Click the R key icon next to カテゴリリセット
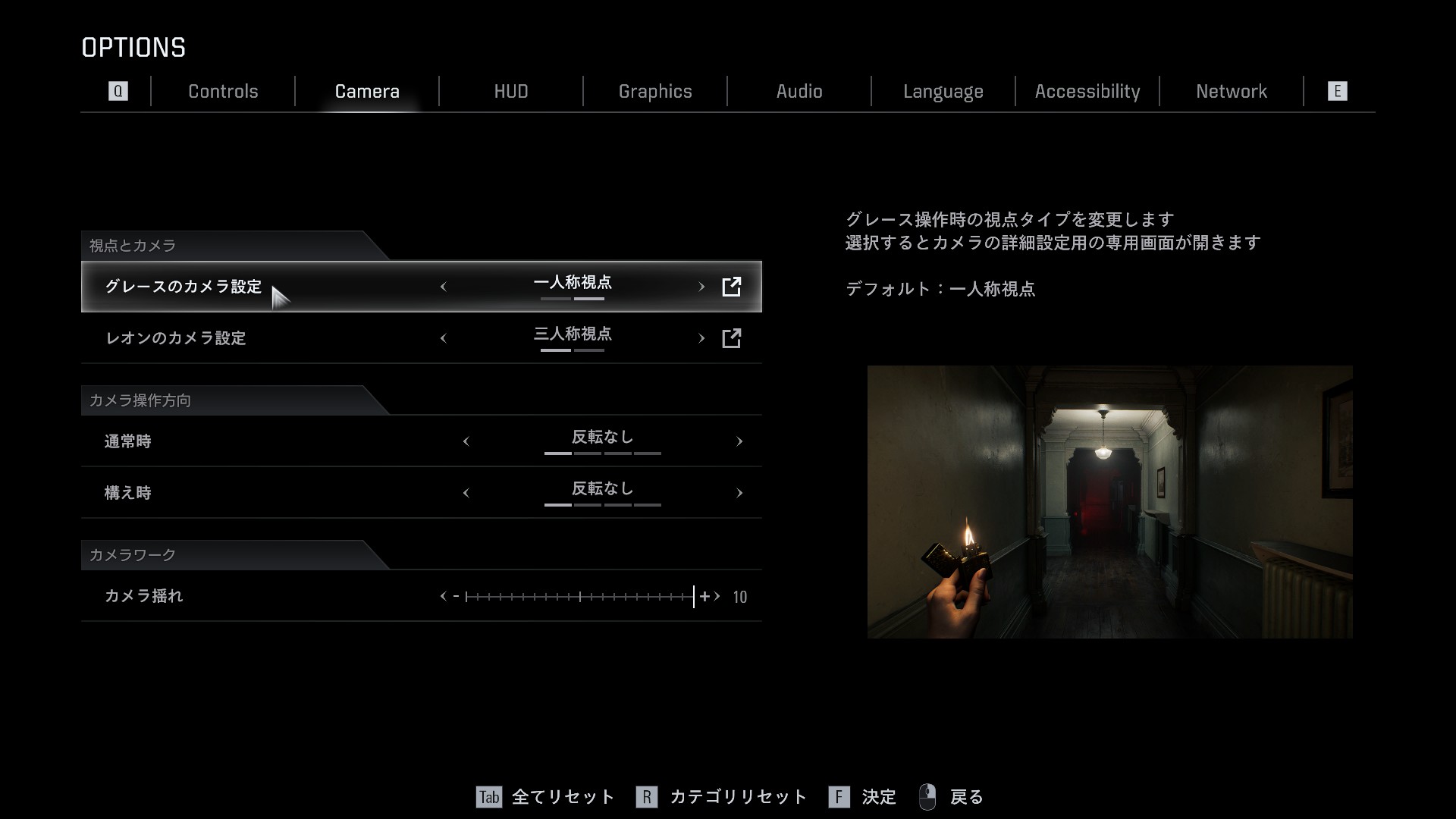The image size is (1456, 819). [648, 798]
